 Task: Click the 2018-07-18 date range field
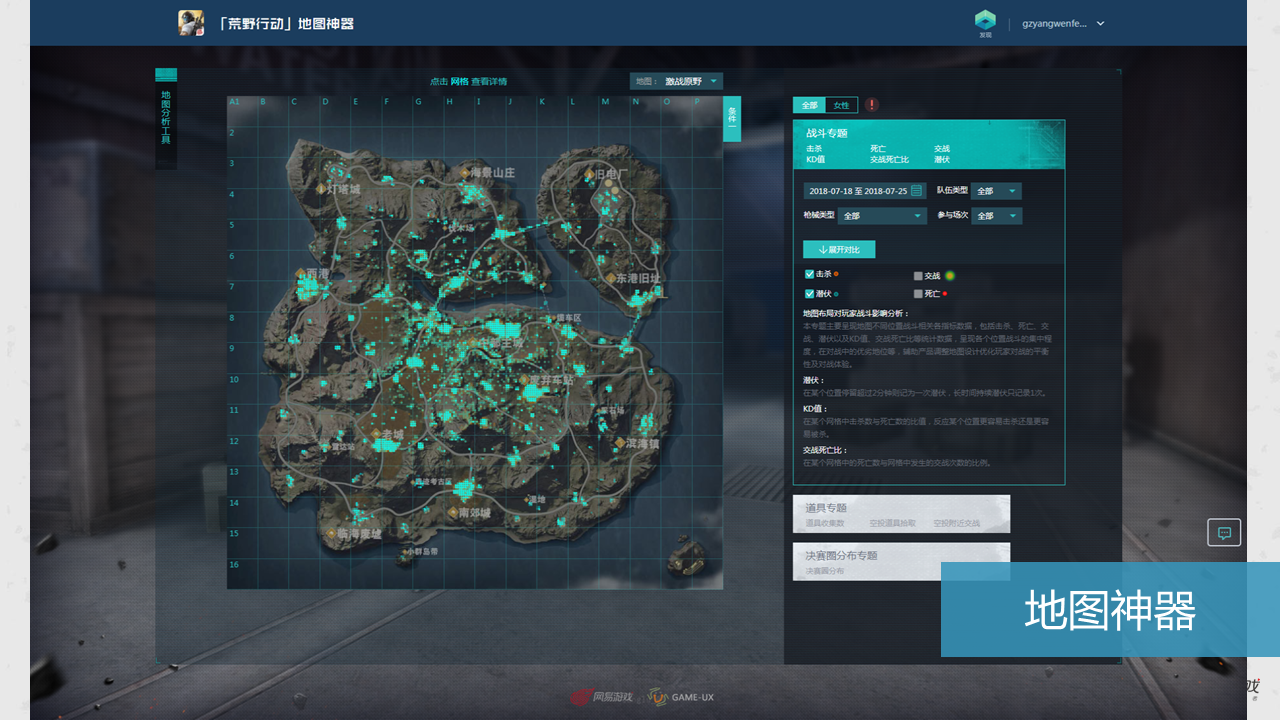[x=856, y=191]
